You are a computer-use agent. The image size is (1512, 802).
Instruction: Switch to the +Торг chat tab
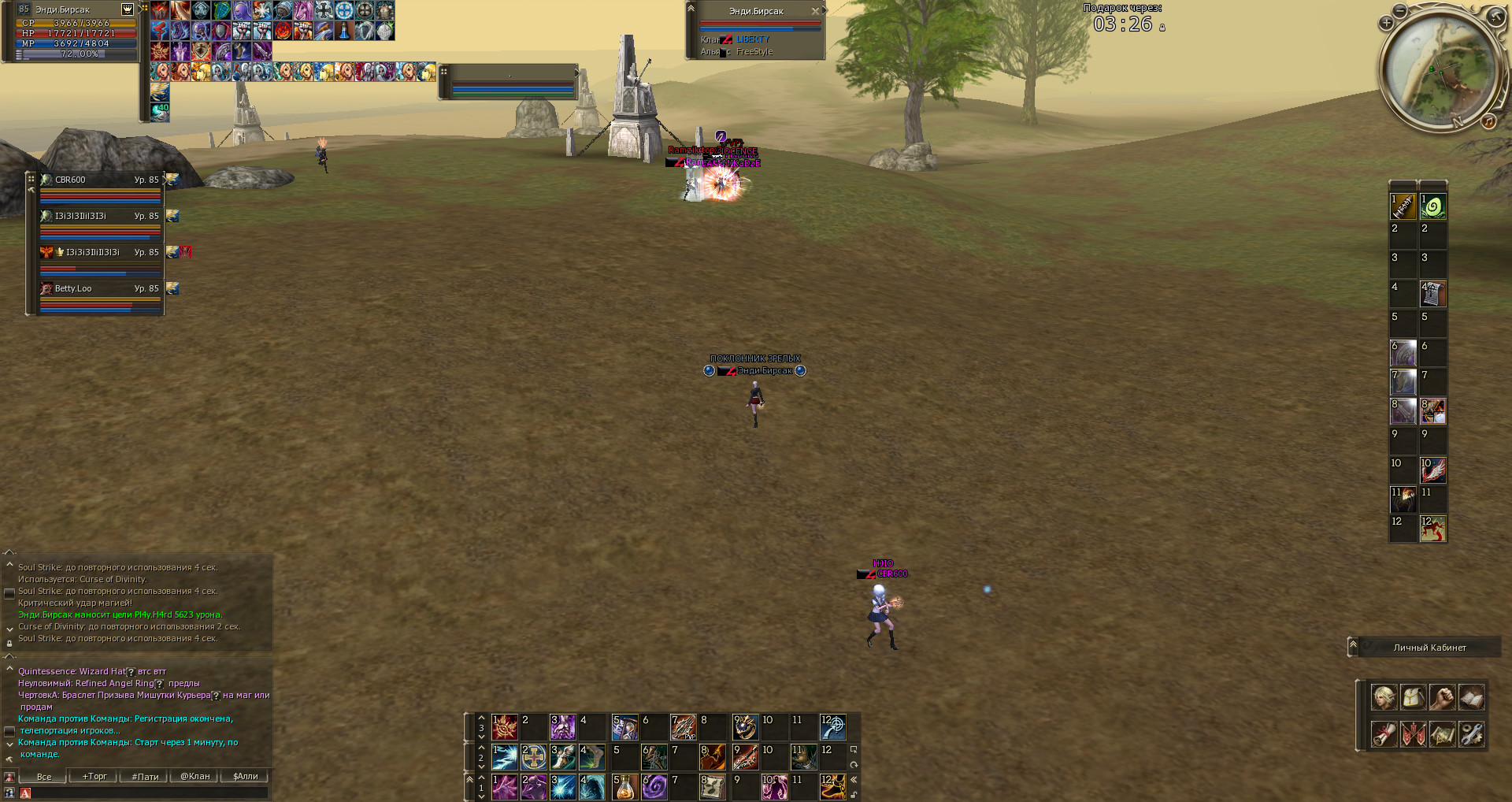pyautogui.click(x=94, y=776)
